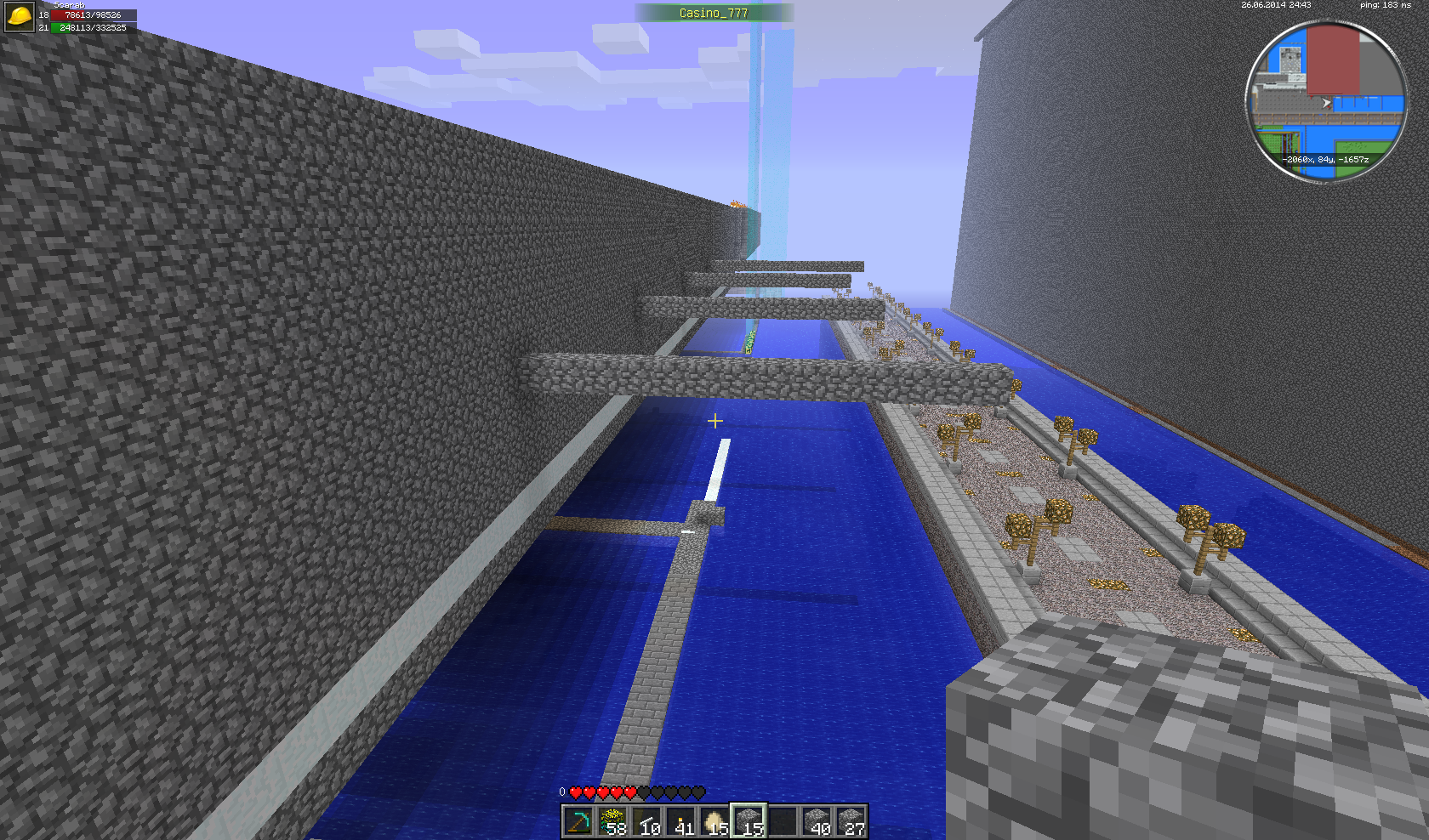1429x840 pixels.
Task: Select the torch stack of 41
Action: point(680,822)
